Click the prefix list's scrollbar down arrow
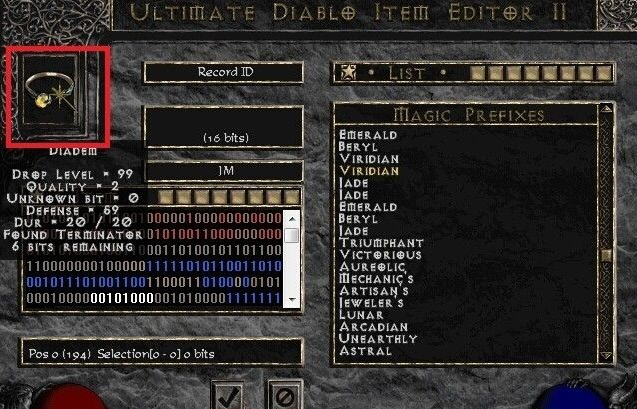 coord(606,353)
